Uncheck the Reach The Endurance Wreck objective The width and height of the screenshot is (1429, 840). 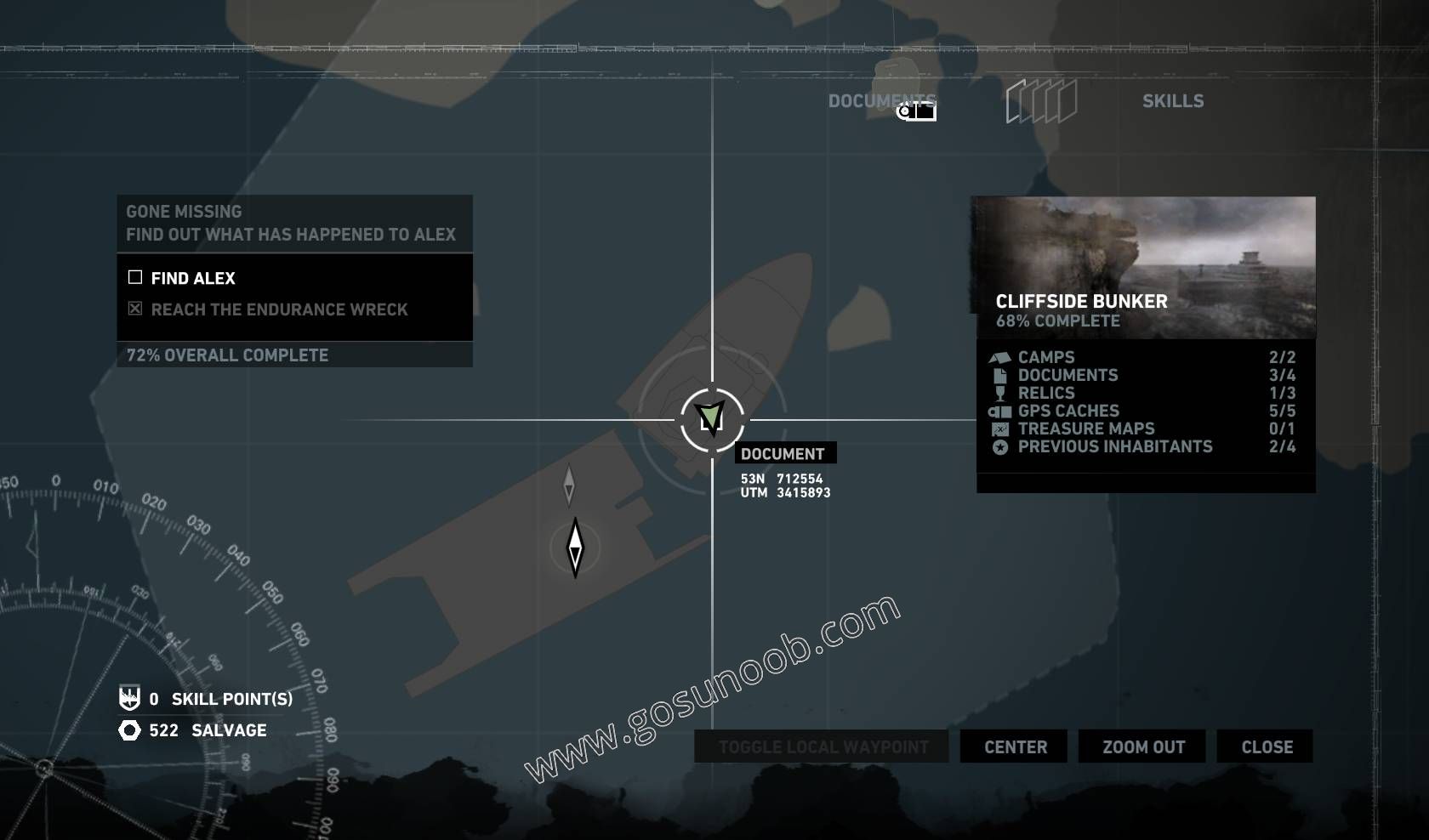pos(134,309)
